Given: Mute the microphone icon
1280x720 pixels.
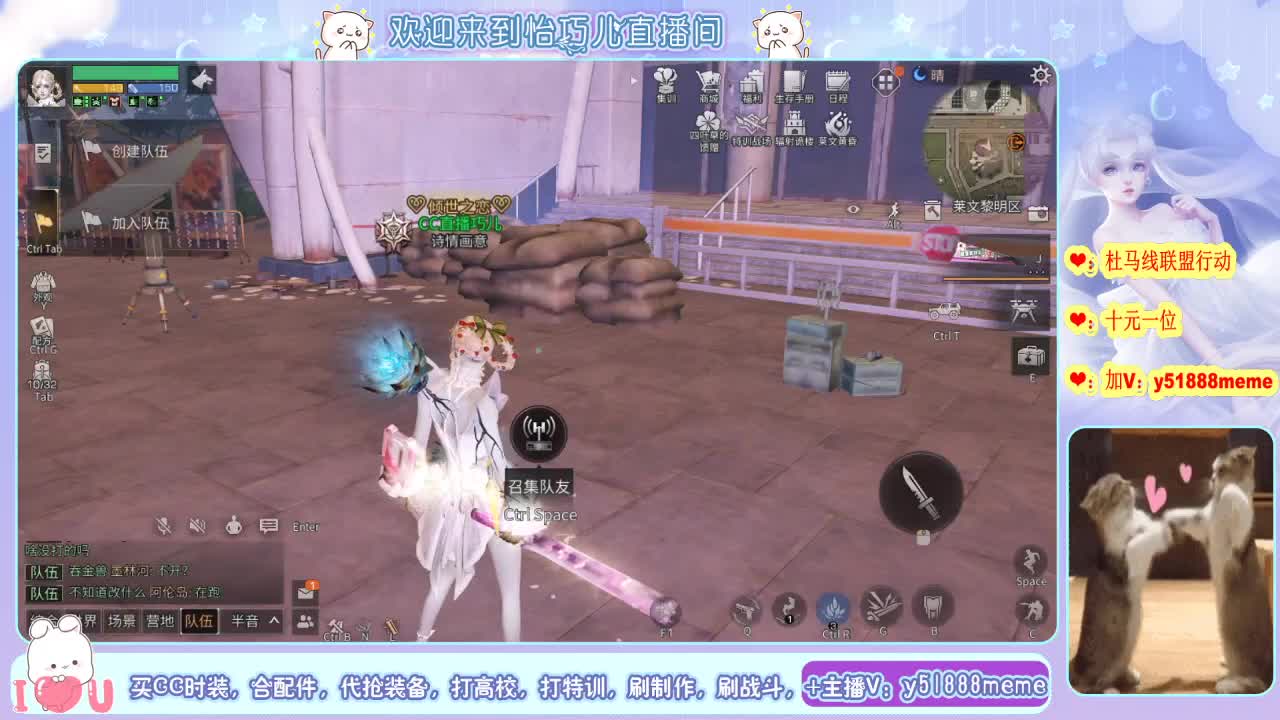Looking at the screenshot, I should [164, 525].
